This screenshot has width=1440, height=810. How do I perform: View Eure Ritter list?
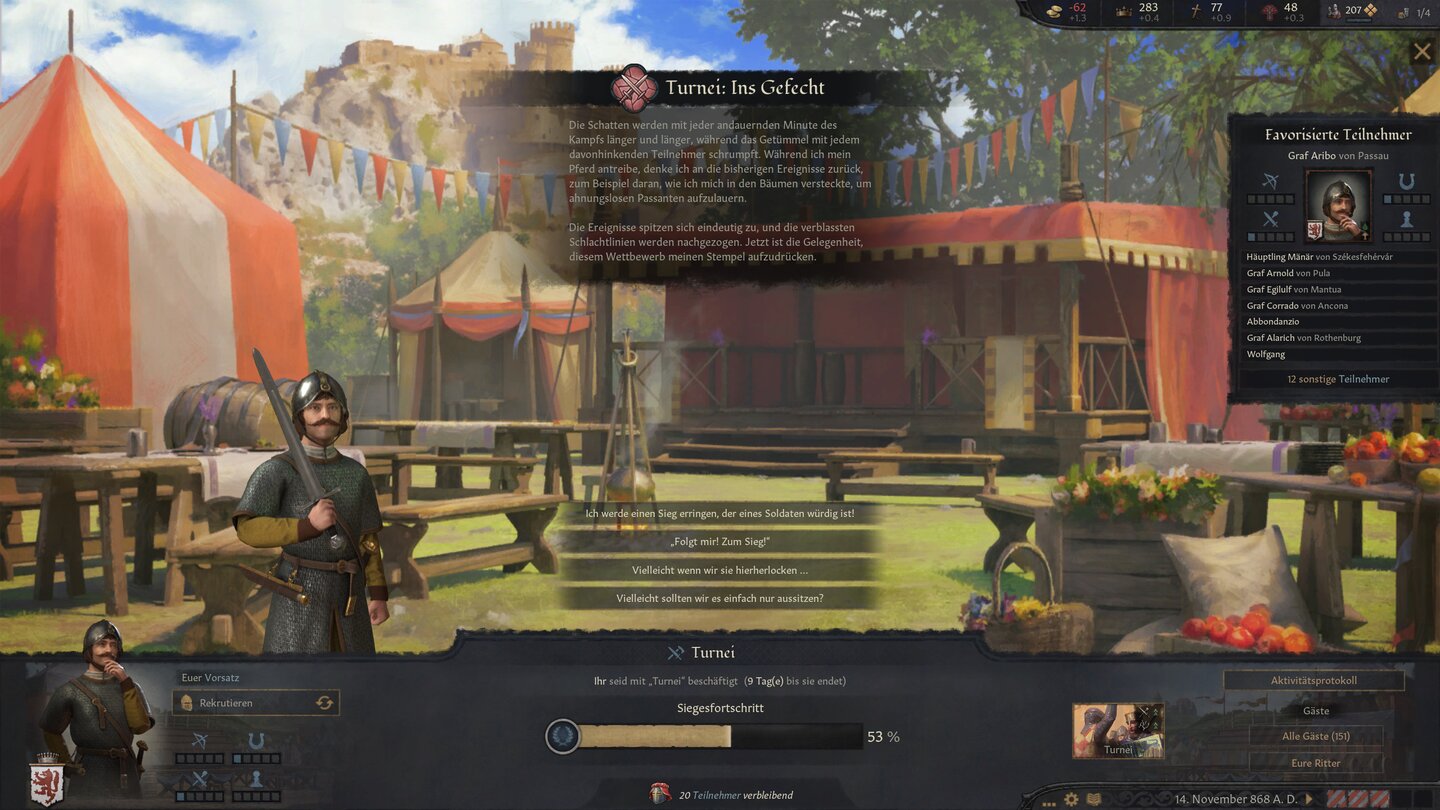(x=1315, y=764)
